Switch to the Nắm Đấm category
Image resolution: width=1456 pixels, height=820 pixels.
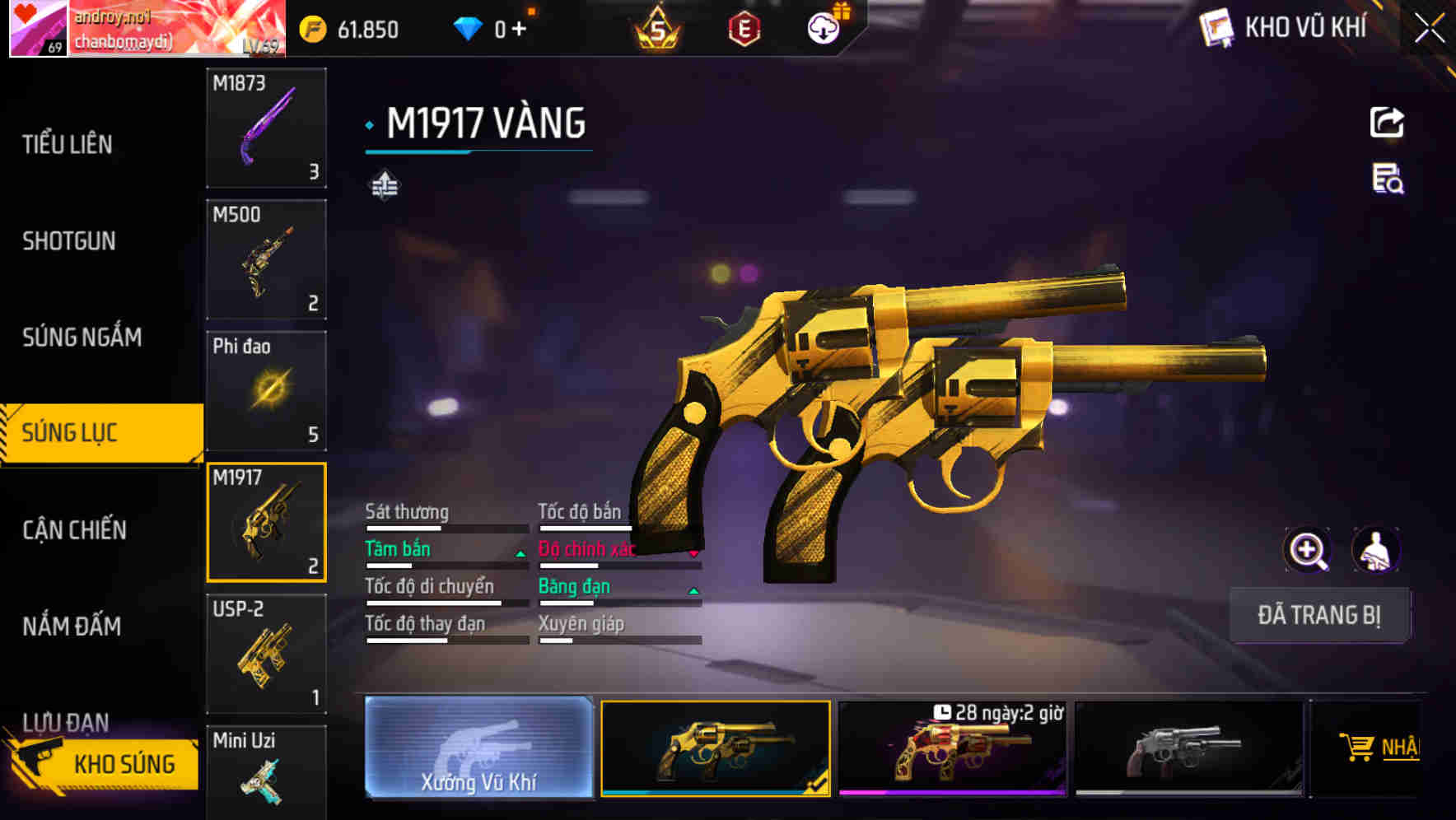pos(72,627)
